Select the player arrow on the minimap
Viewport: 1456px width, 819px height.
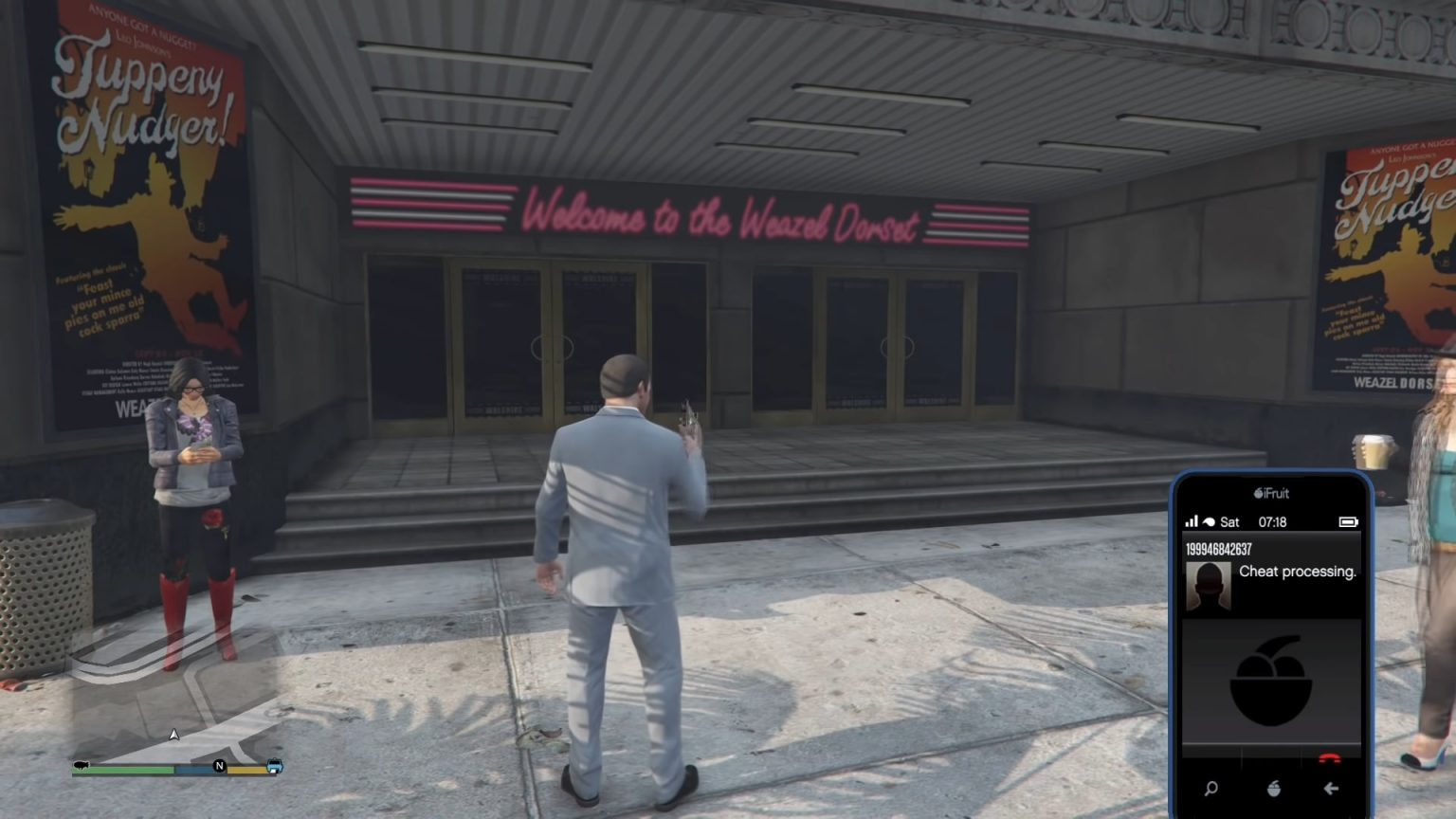tap(174, 733)
